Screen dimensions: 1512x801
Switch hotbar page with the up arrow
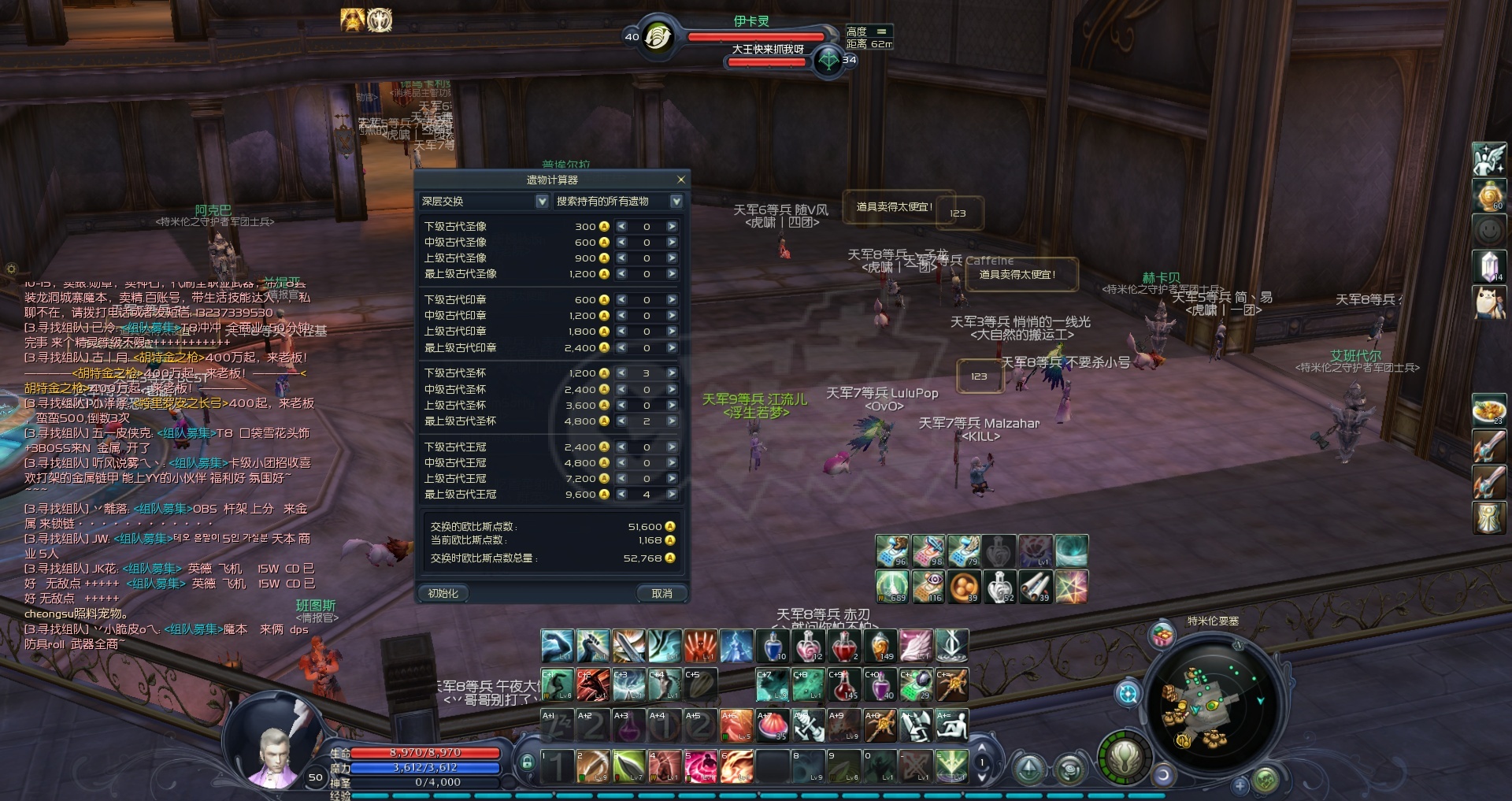pos(981,748)
